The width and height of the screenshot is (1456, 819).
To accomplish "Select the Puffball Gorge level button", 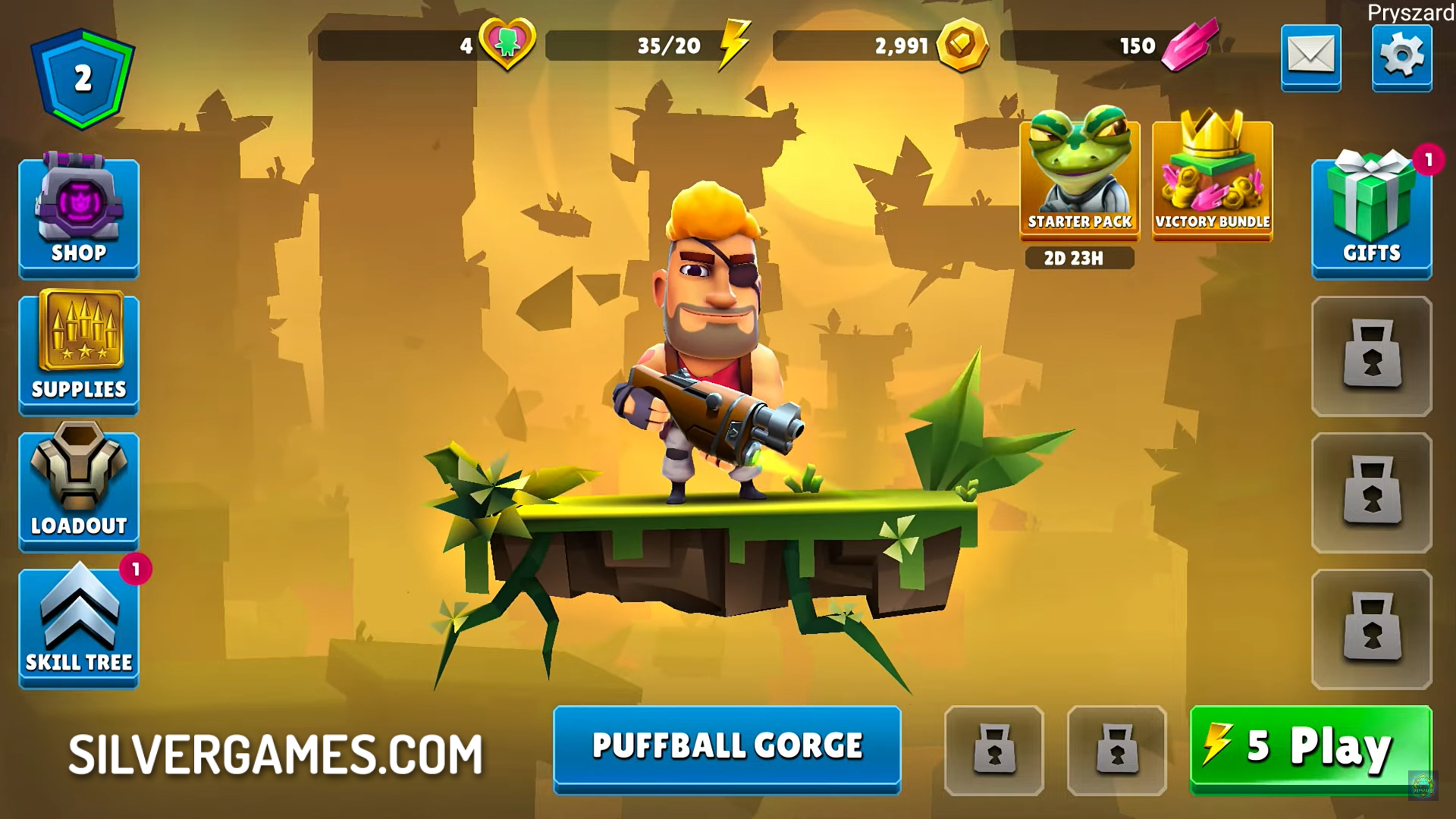I will (x=726, y=747).
